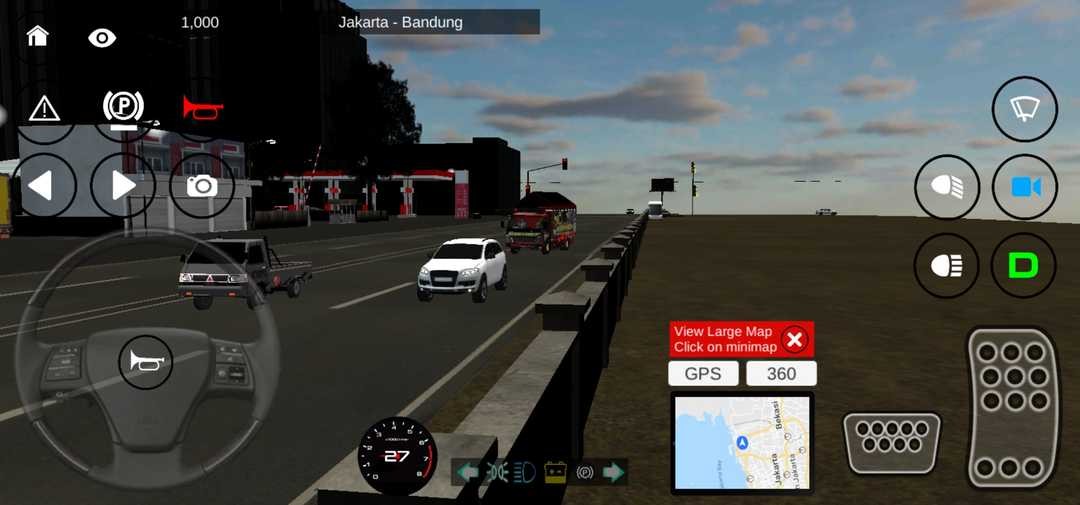Toggle the high beam headlights button

[x=947, y=188]
